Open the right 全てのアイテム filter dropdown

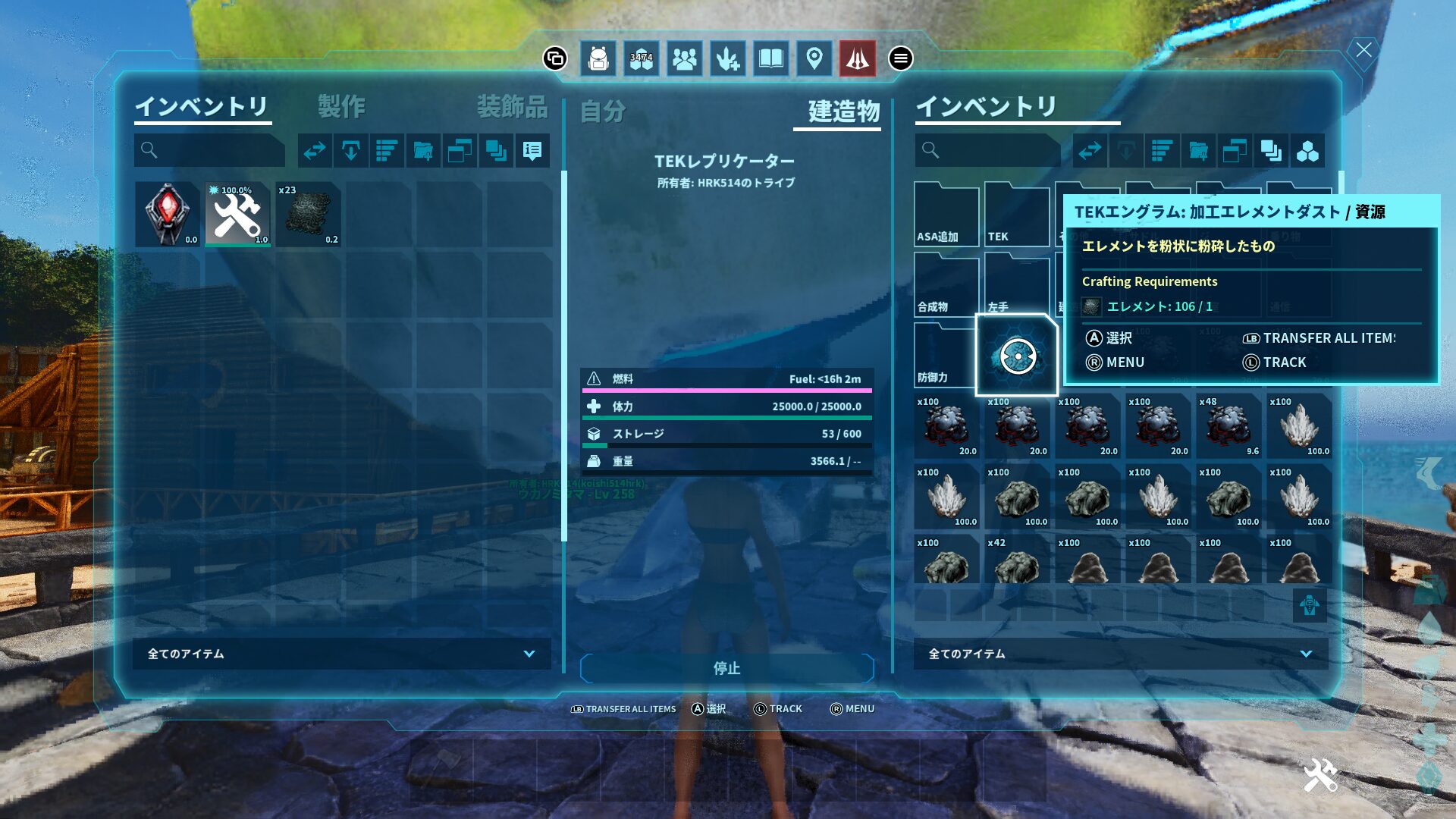(x=1120, y=654)
